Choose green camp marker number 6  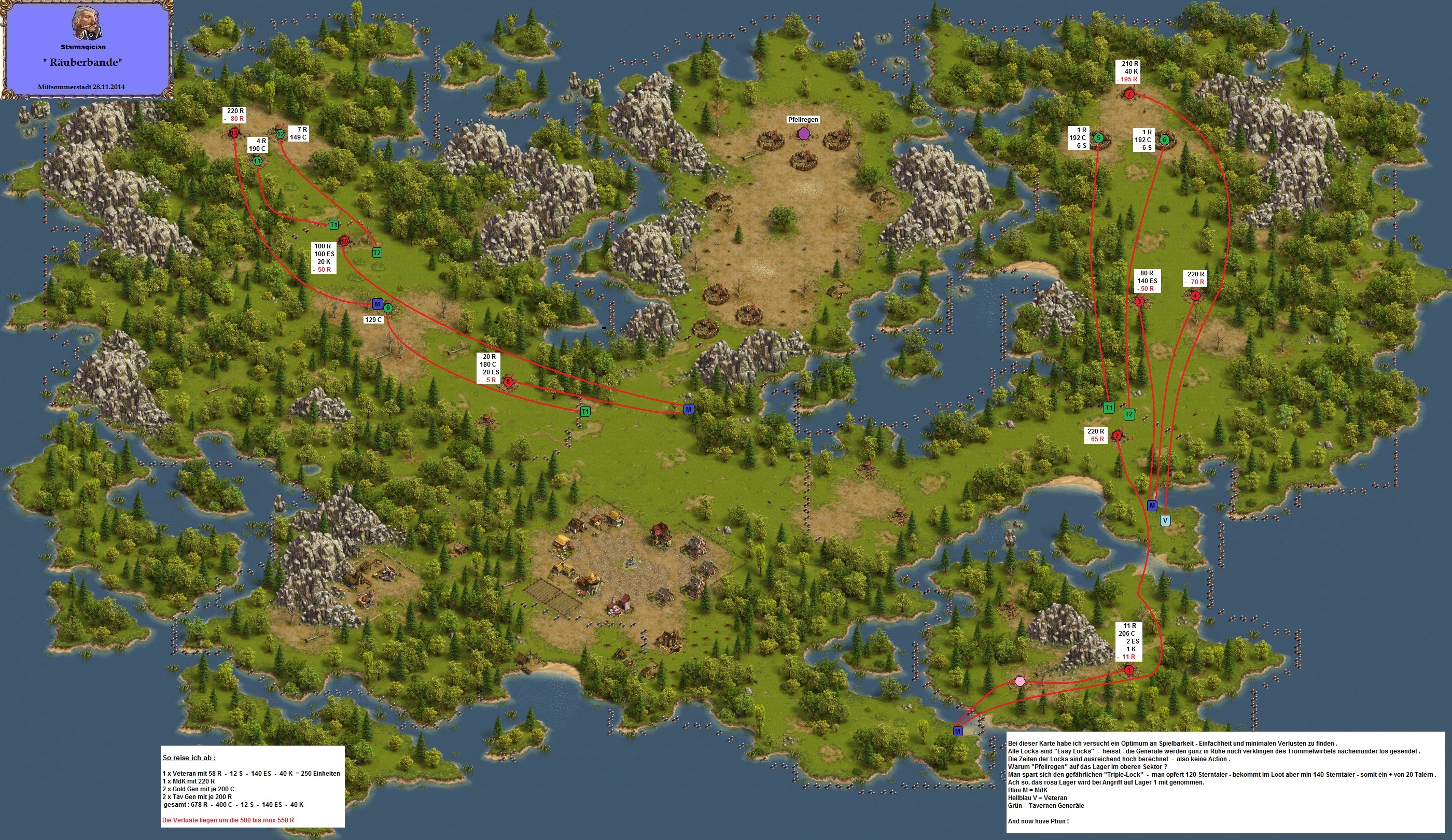pyautogui.click(x=1164, y=139)
